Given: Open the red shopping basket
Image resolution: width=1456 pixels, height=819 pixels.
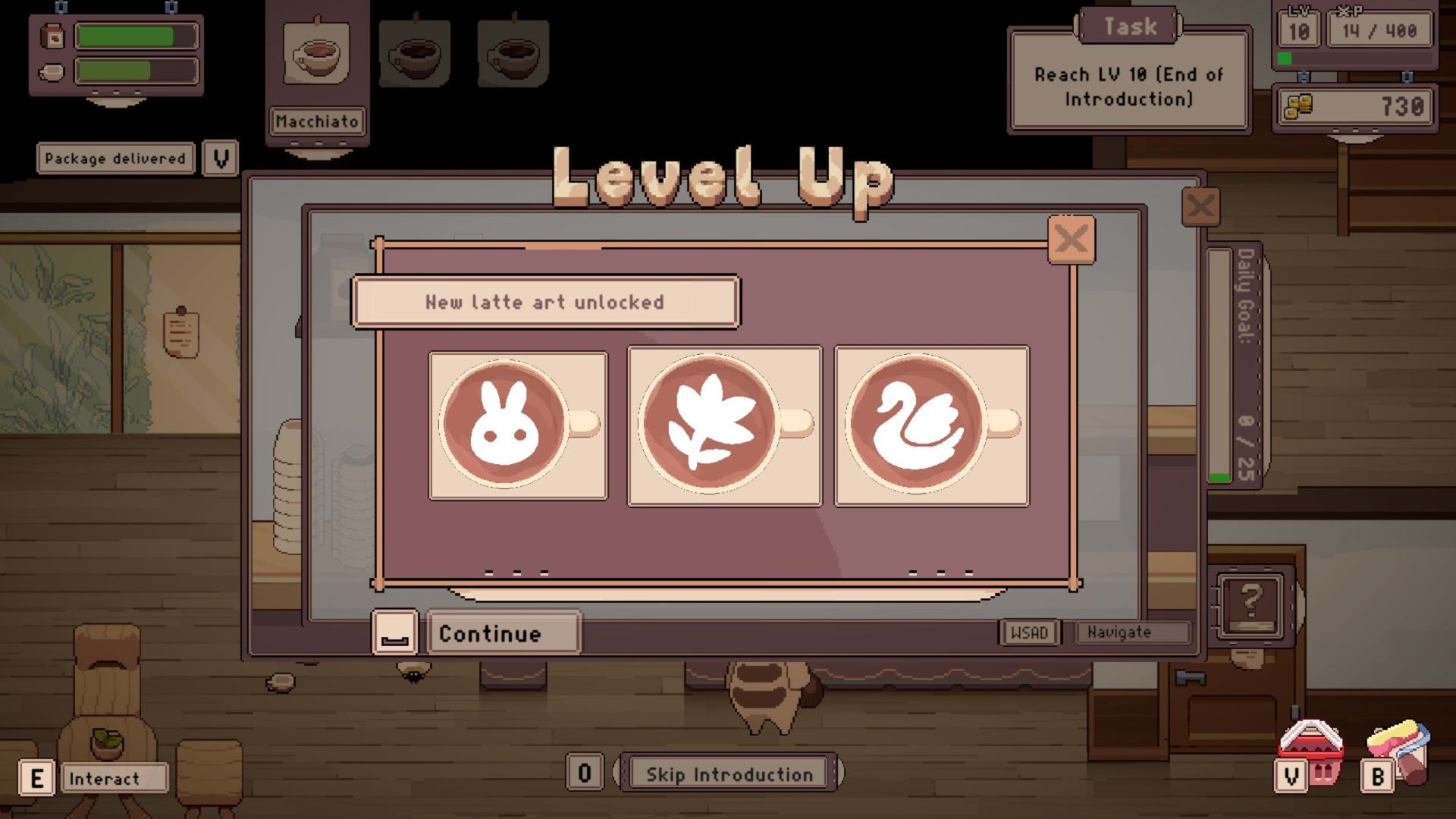Looking at the screenshot, I should pos(1311,747).
